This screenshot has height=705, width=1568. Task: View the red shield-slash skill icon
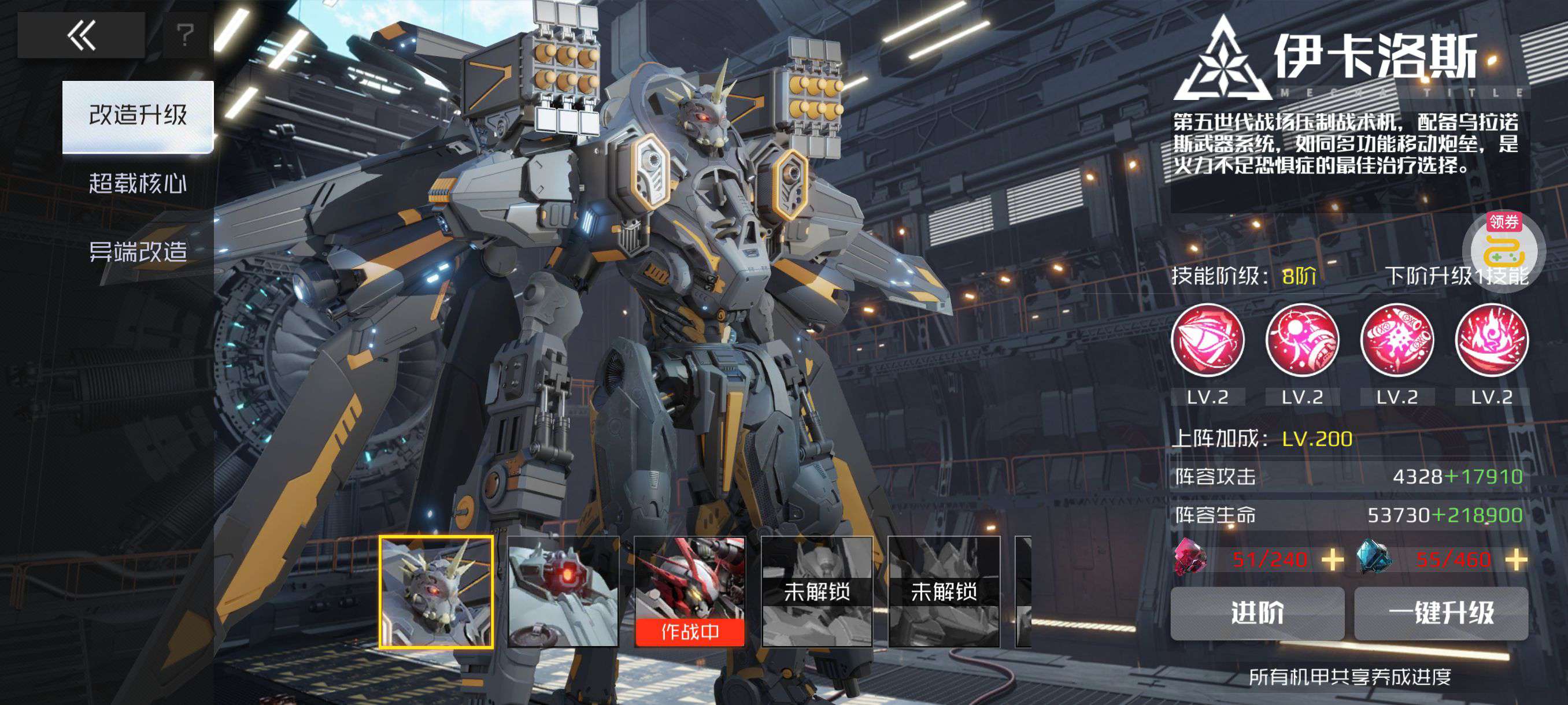click(x=1208, y=340)
